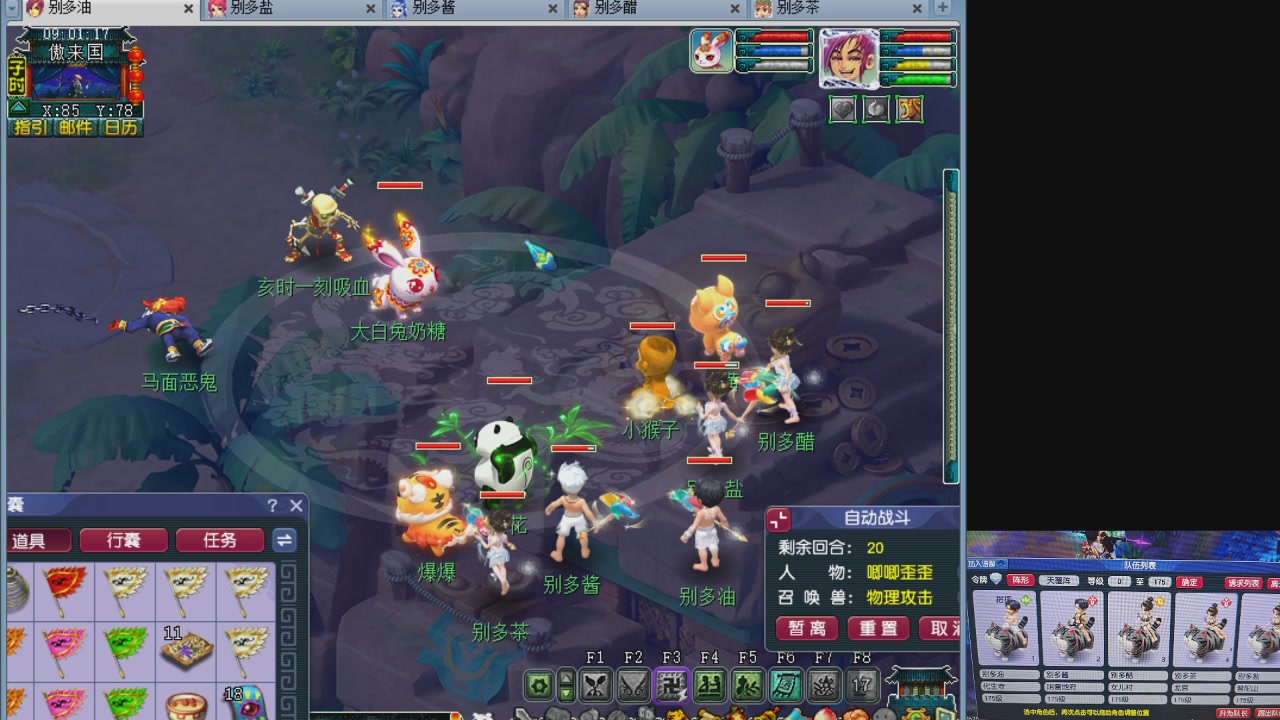Click the heart icon below the pet status bars

(842, 109)
